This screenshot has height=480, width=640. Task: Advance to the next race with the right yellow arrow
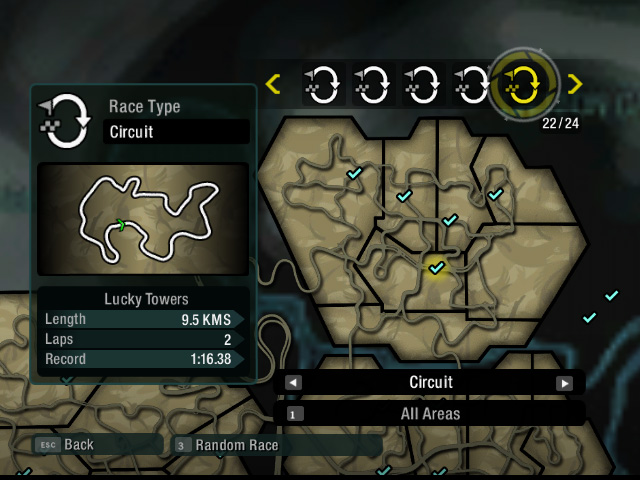point(574,85)
